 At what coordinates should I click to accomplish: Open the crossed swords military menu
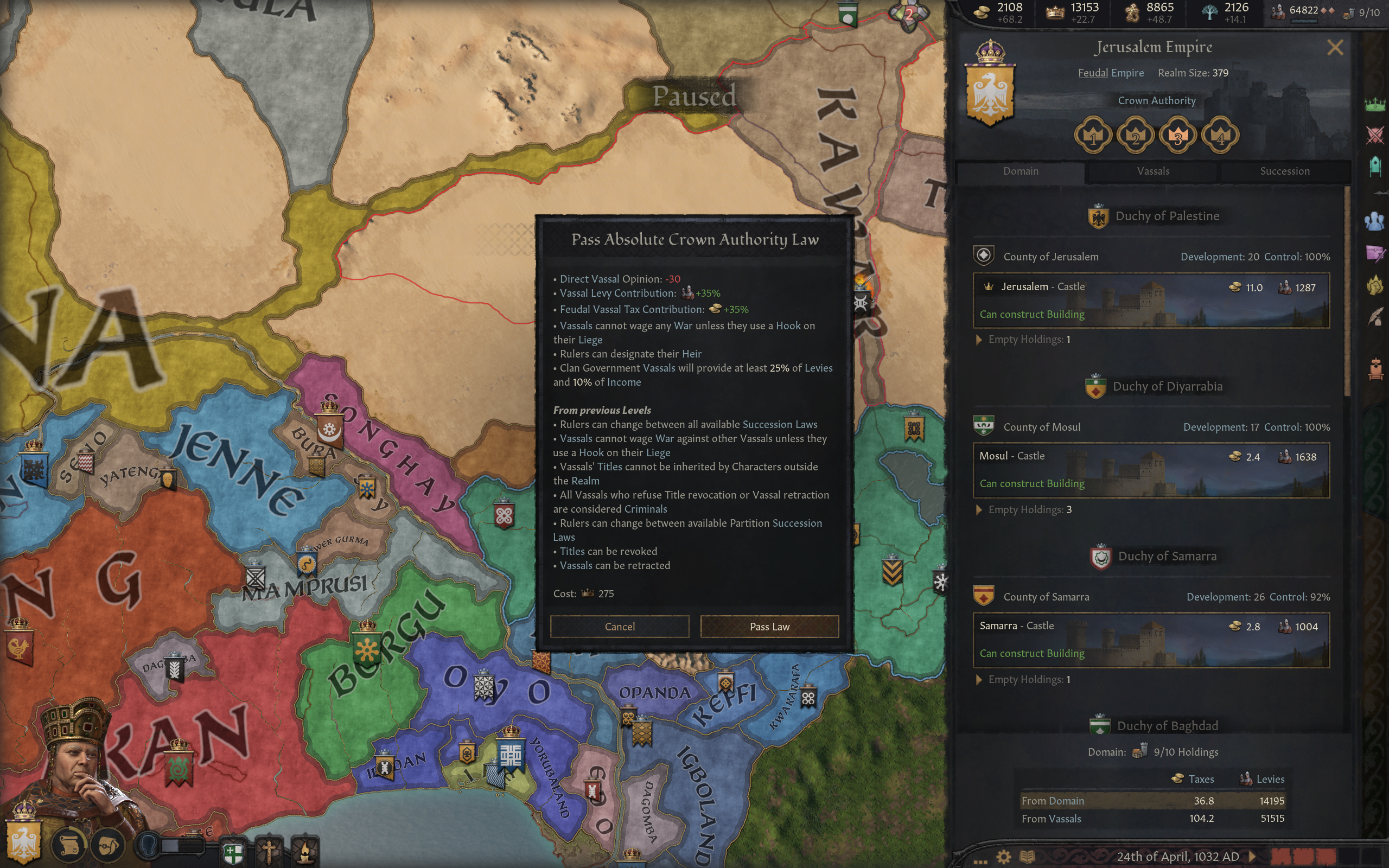[1375, 136]
